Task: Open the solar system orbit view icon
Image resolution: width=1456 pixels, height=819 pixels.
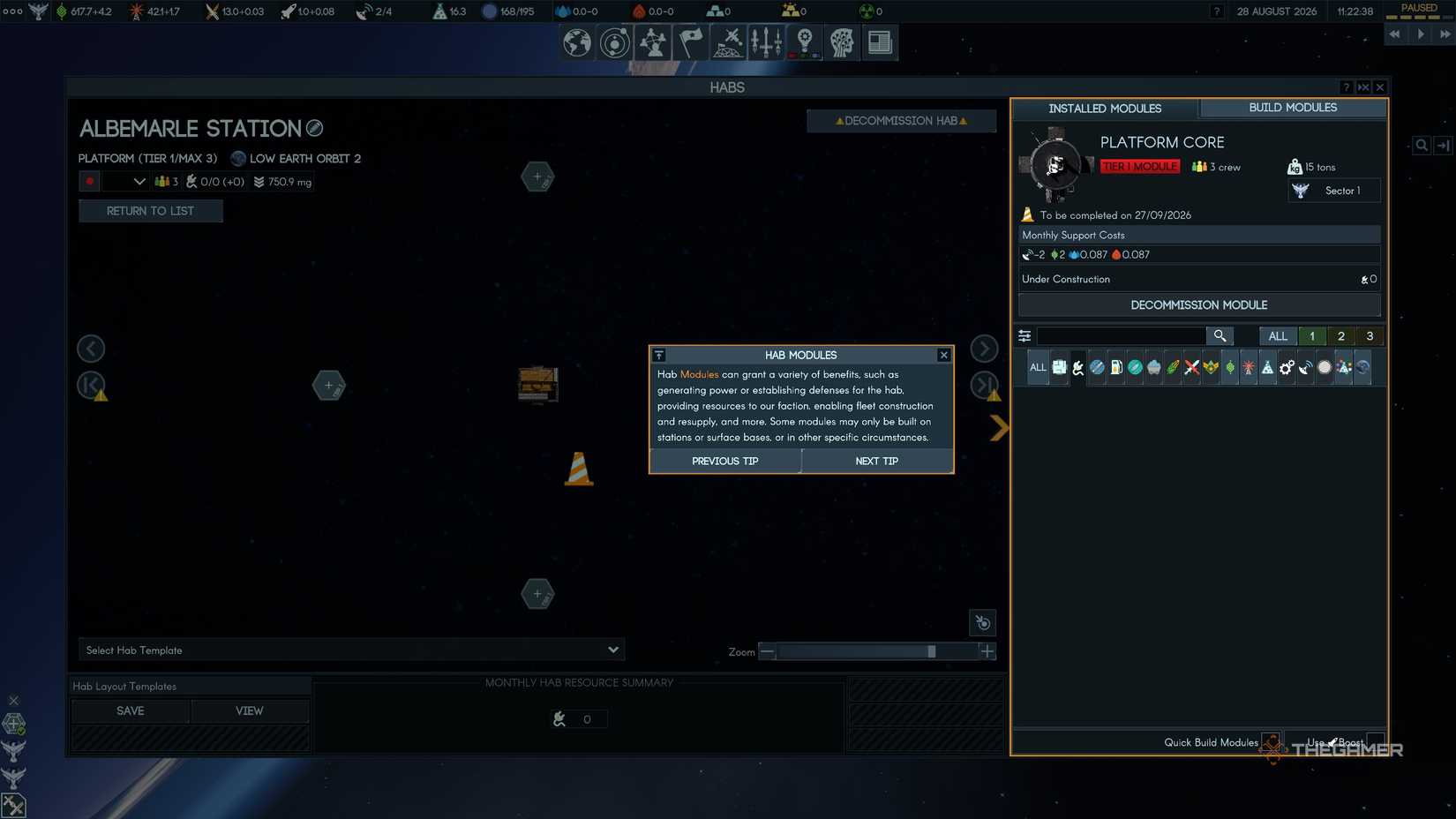Action: (615, 42)
